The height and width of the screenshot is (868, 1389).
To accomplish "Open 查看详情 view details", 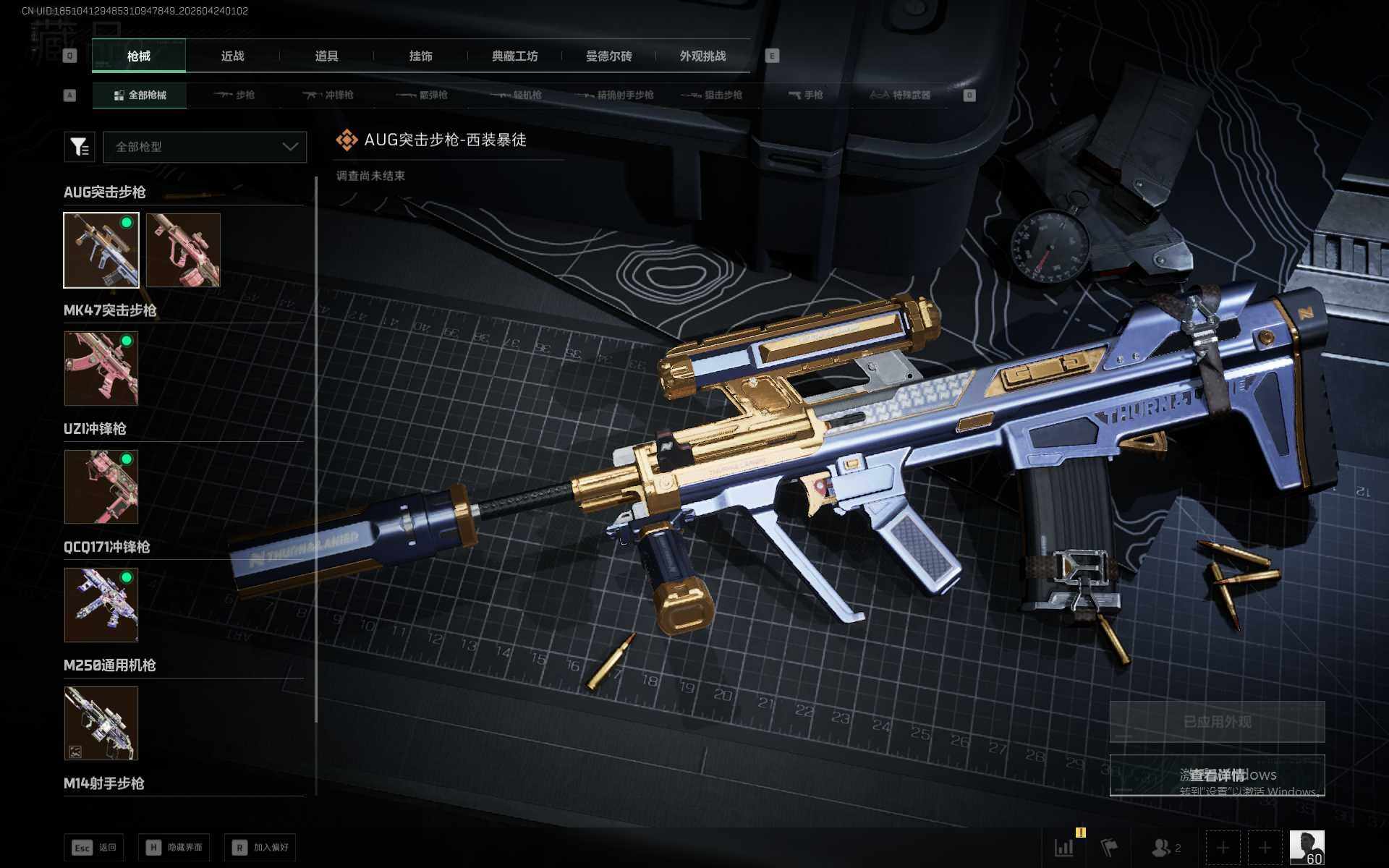I will click(x=1217, y=775).
